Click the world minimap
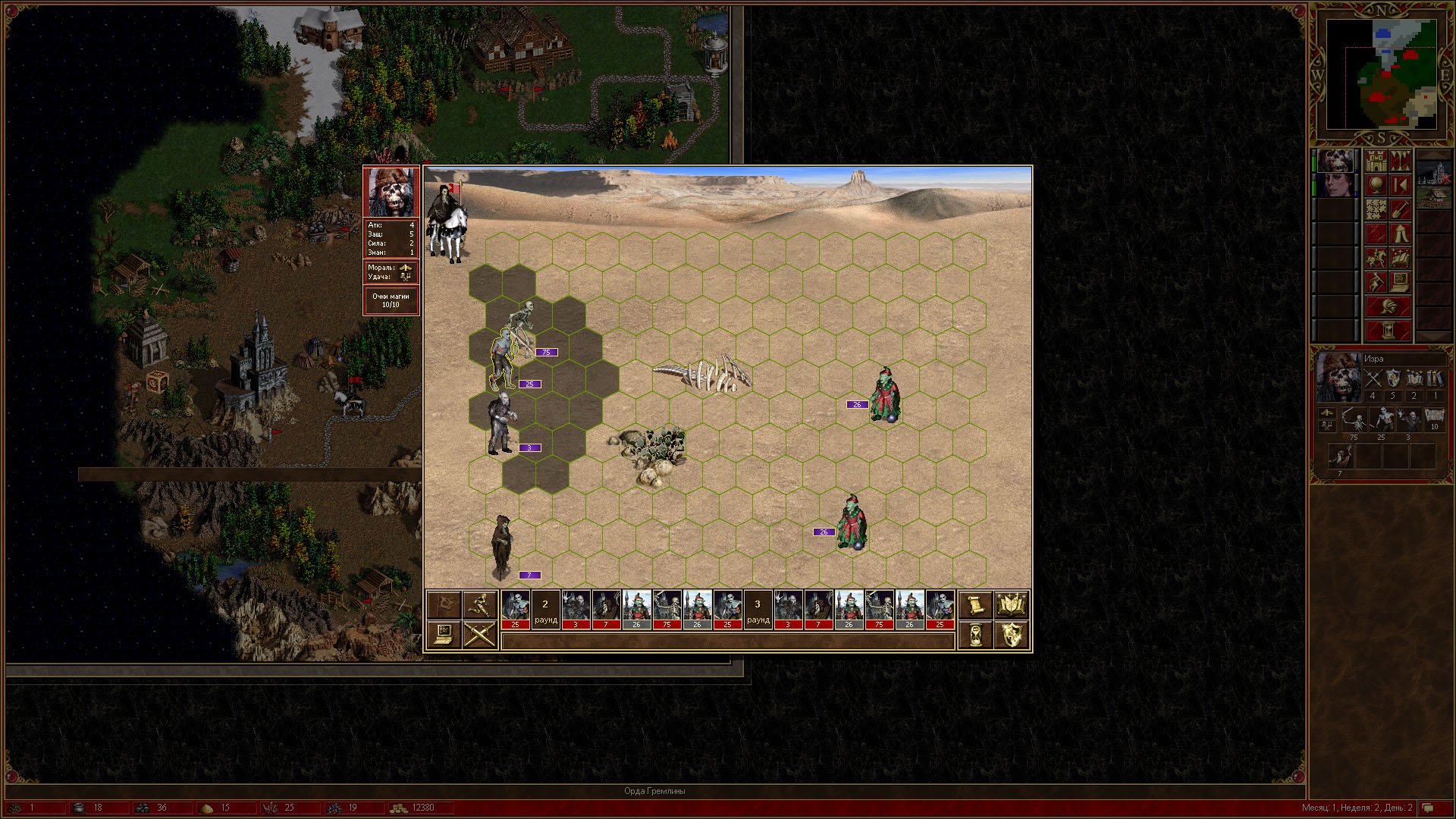The image size is (1456, 819). coord(1381,74)
